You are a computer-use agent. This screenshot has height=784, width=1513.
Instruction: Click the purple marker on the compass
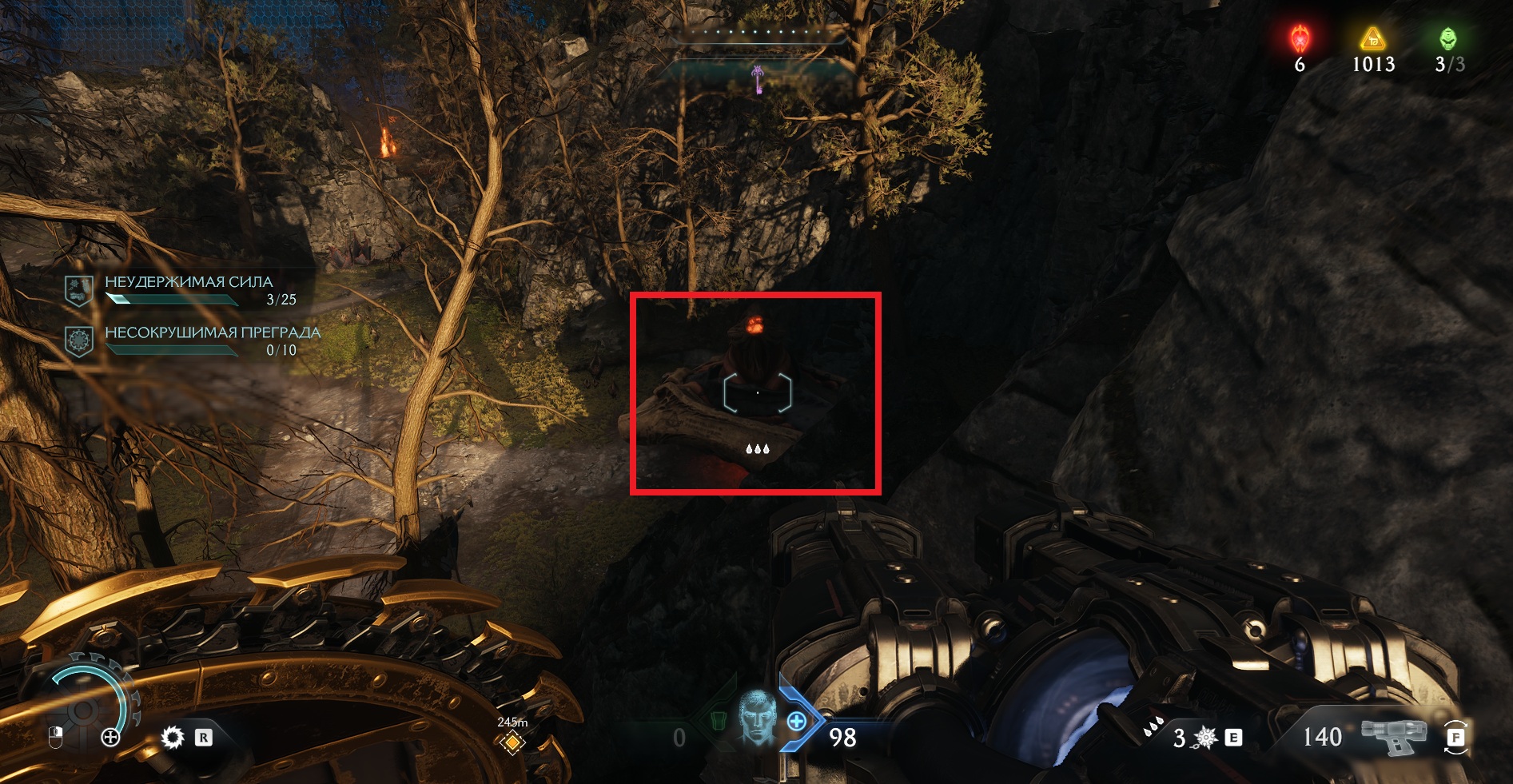(758, 79)
